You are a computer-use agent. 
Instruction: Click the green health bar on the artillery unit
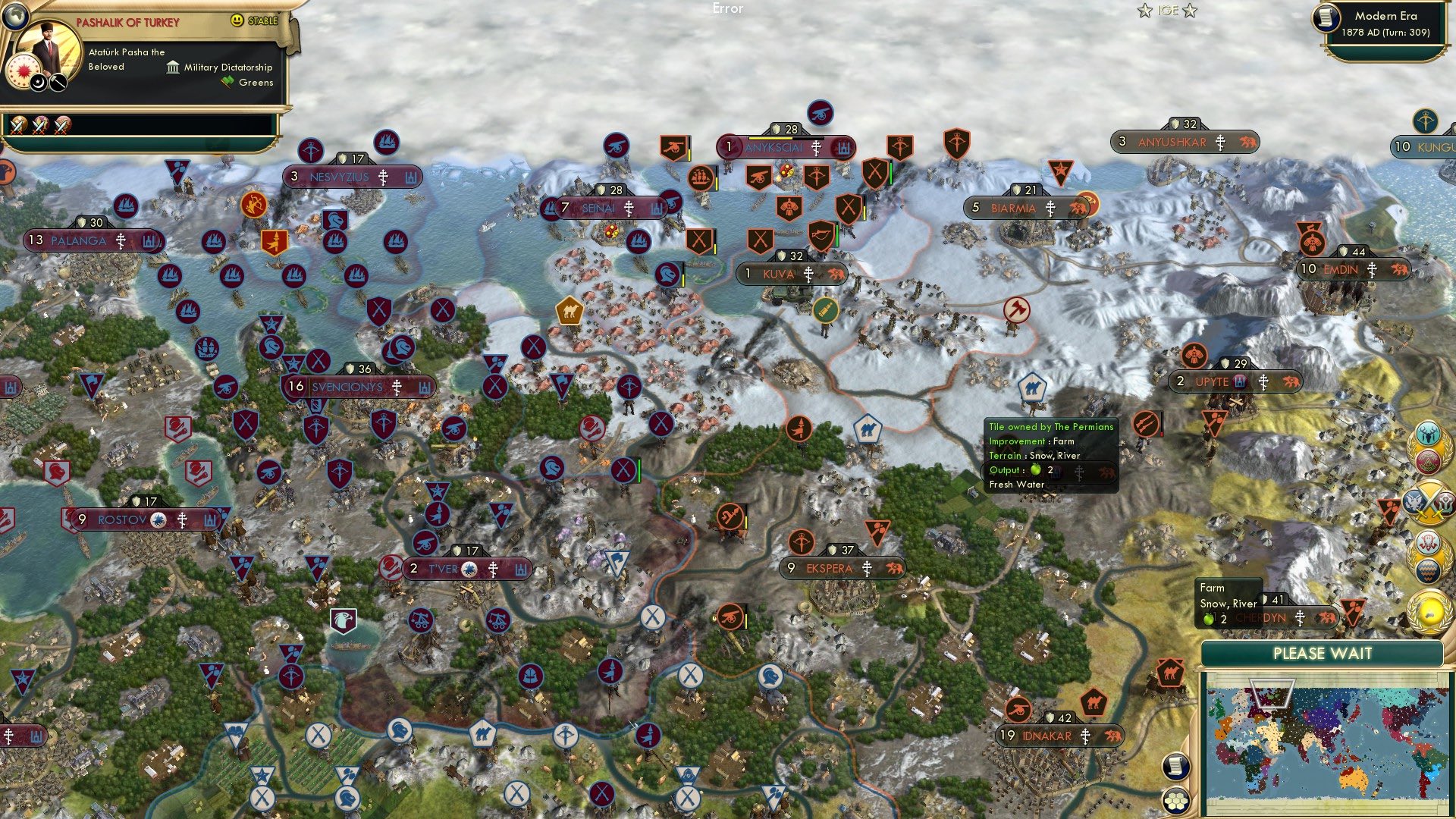837,235
